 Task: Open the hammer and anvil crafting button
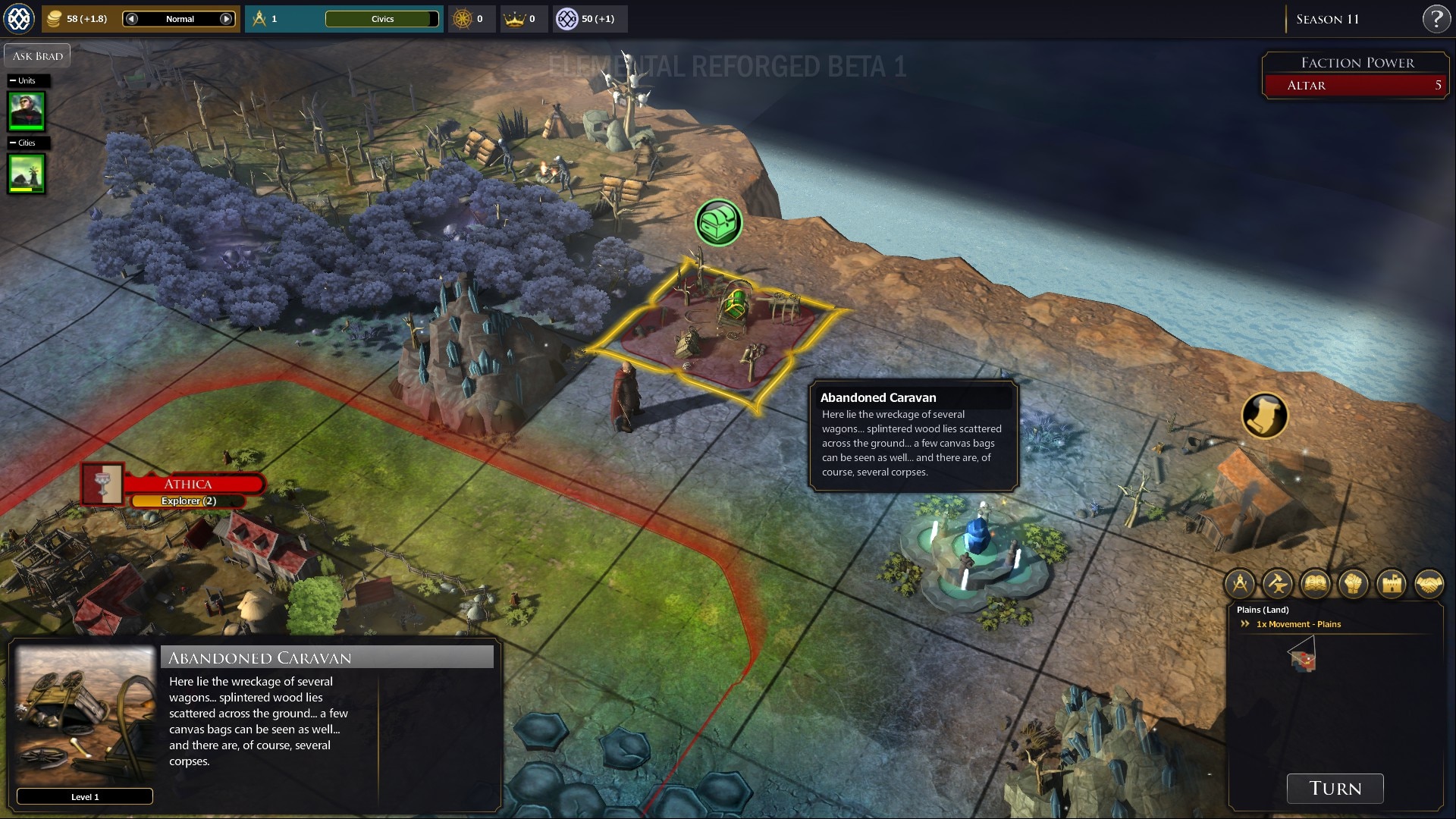1278,584
